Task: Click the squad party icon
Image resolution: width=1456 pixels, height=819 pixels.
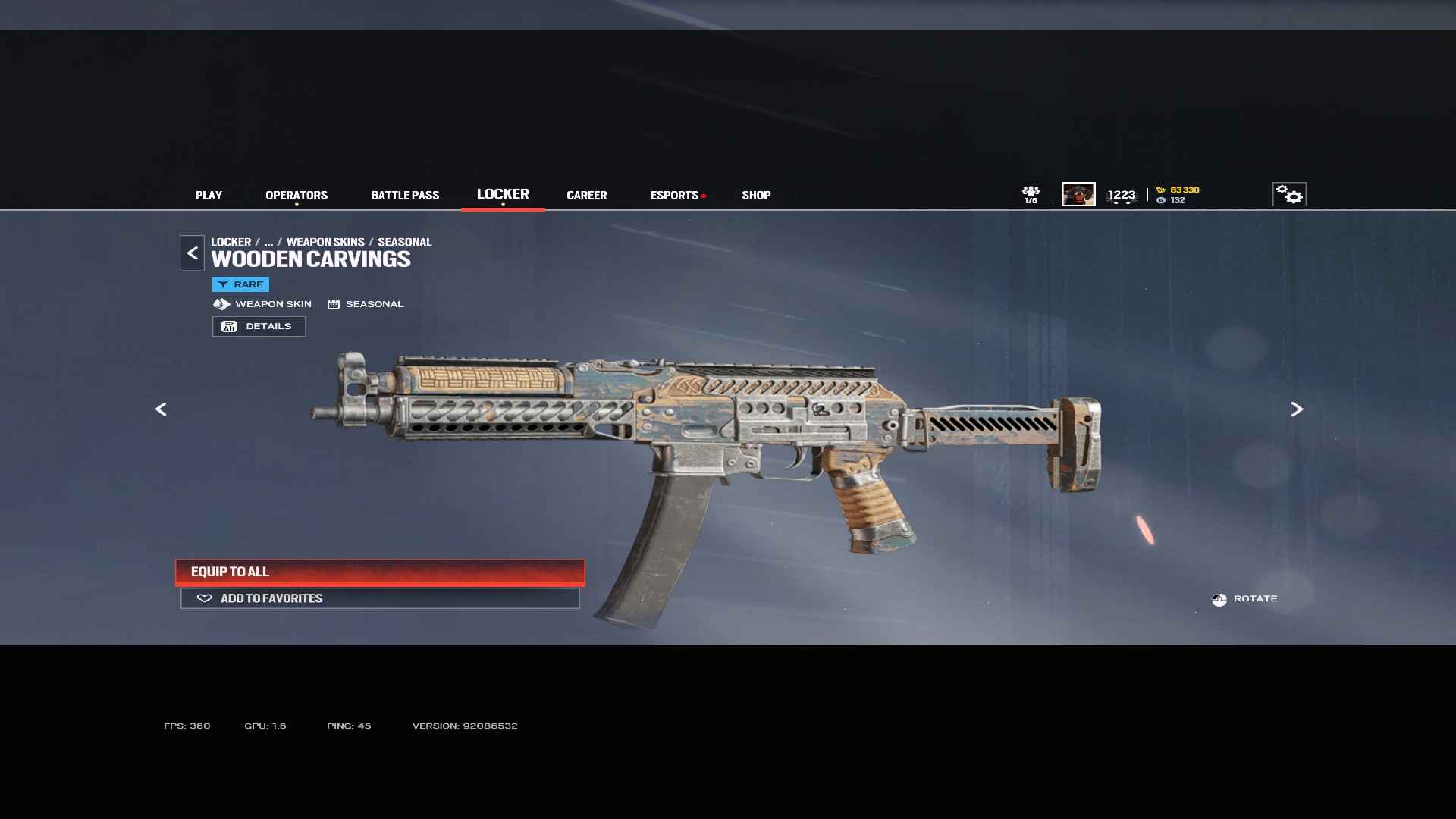Action: click(x=1031, y=194)
